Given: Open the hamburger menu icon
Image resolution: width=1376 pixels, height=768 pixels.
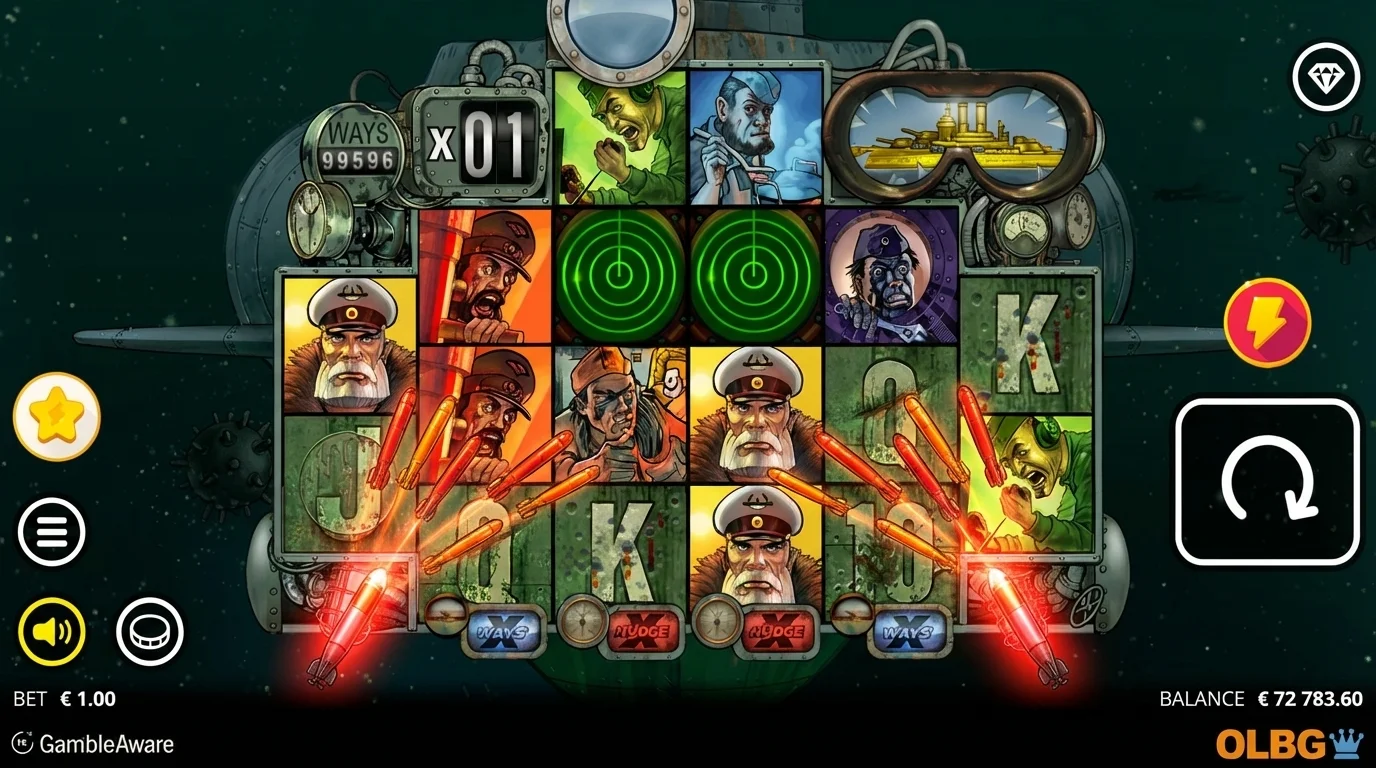Looking at the screenshot, I should coord(52,531).
